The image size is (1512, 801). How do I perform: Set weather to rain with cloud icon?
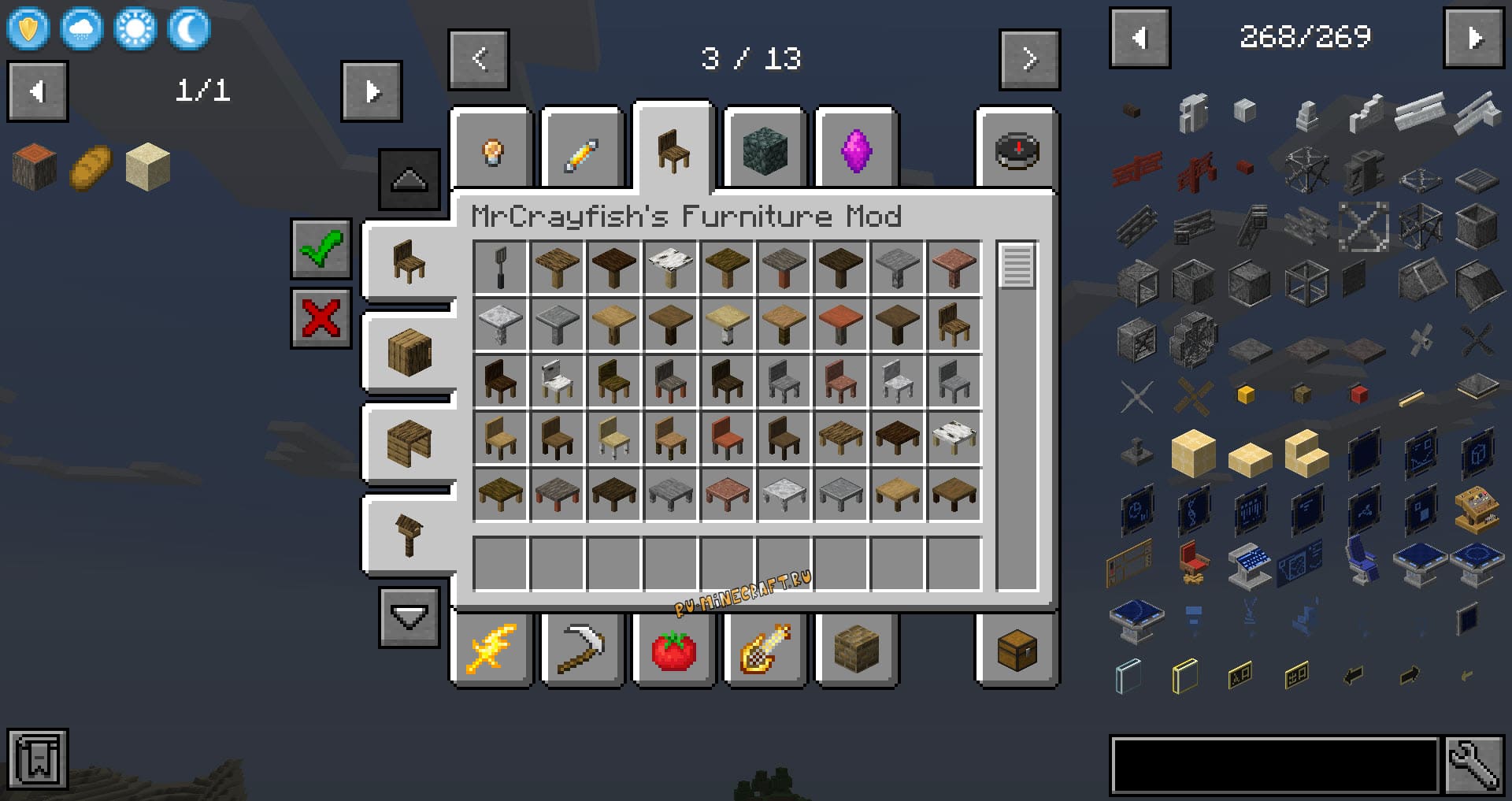[x=82, y=30]
